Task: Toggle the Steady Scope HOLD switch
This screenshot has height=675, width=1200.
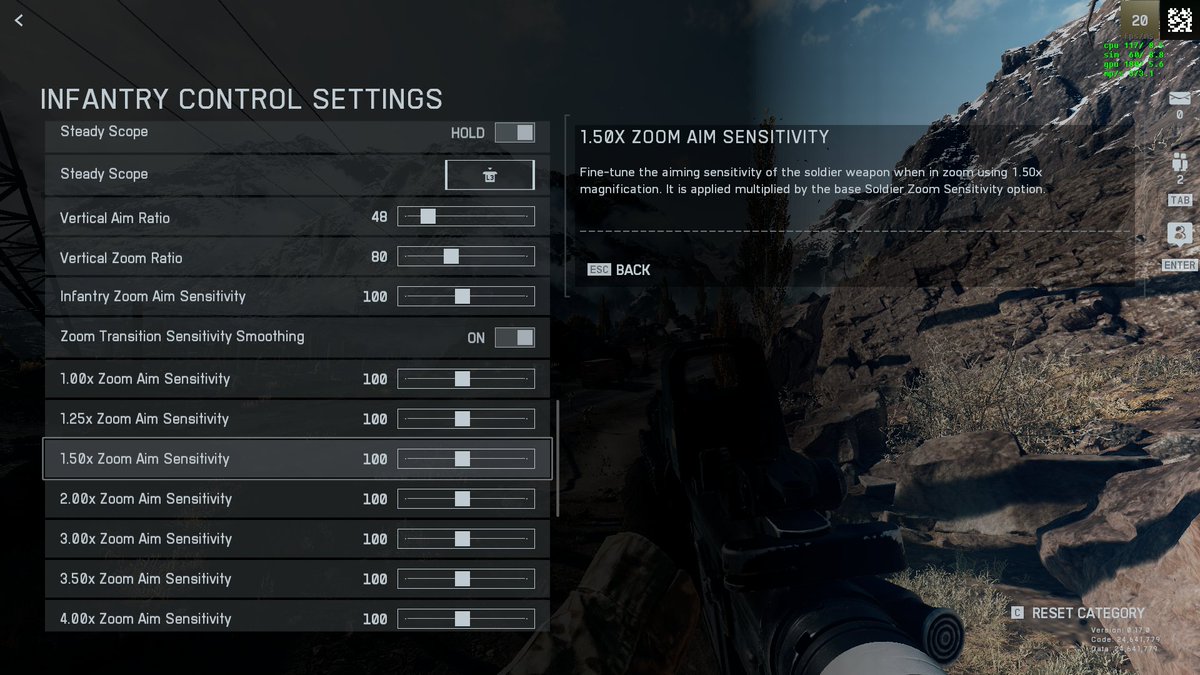Action: (x=514, y=133)
